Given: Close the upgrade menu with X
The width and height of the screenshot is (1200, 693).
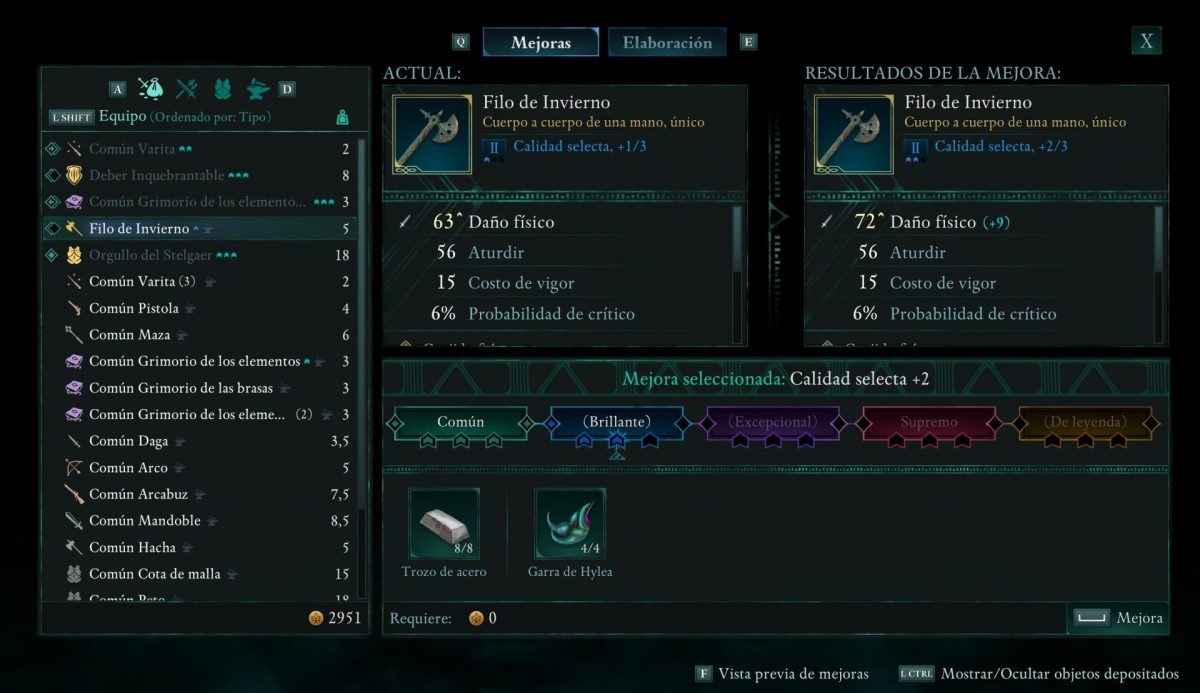Looking at the screenshot, I should [1147, 41].
